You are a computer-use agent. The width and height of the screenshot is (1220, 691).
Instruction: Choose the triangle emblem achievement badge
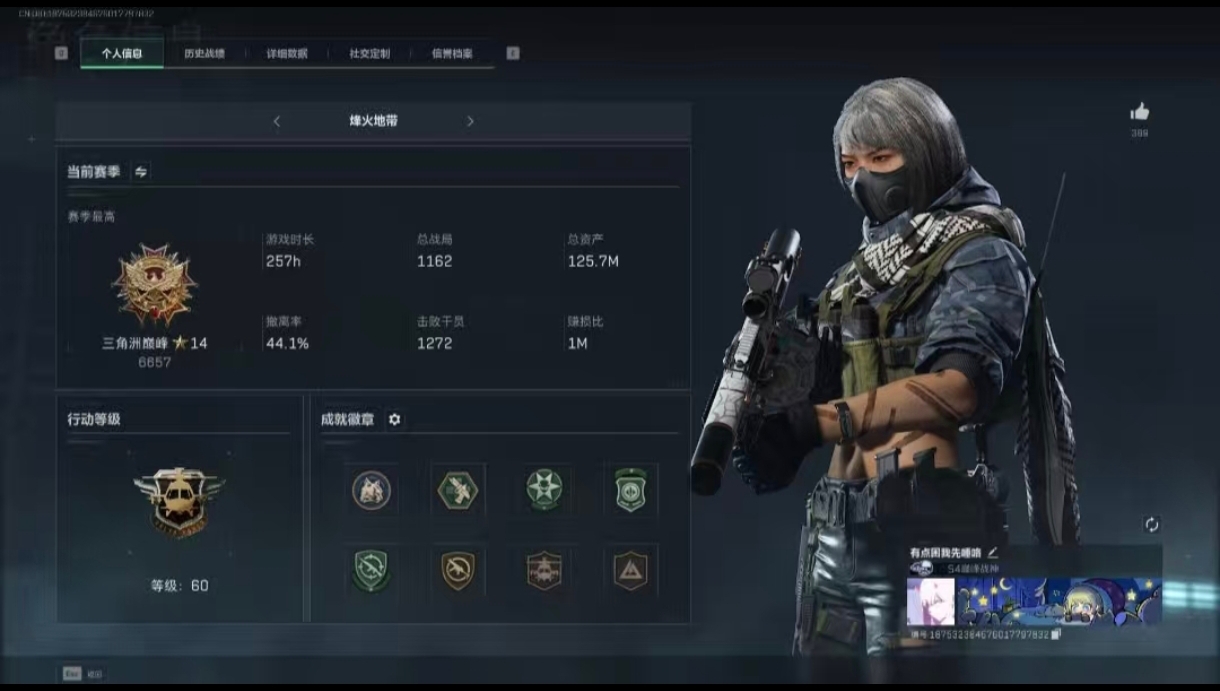pos(631,570)
